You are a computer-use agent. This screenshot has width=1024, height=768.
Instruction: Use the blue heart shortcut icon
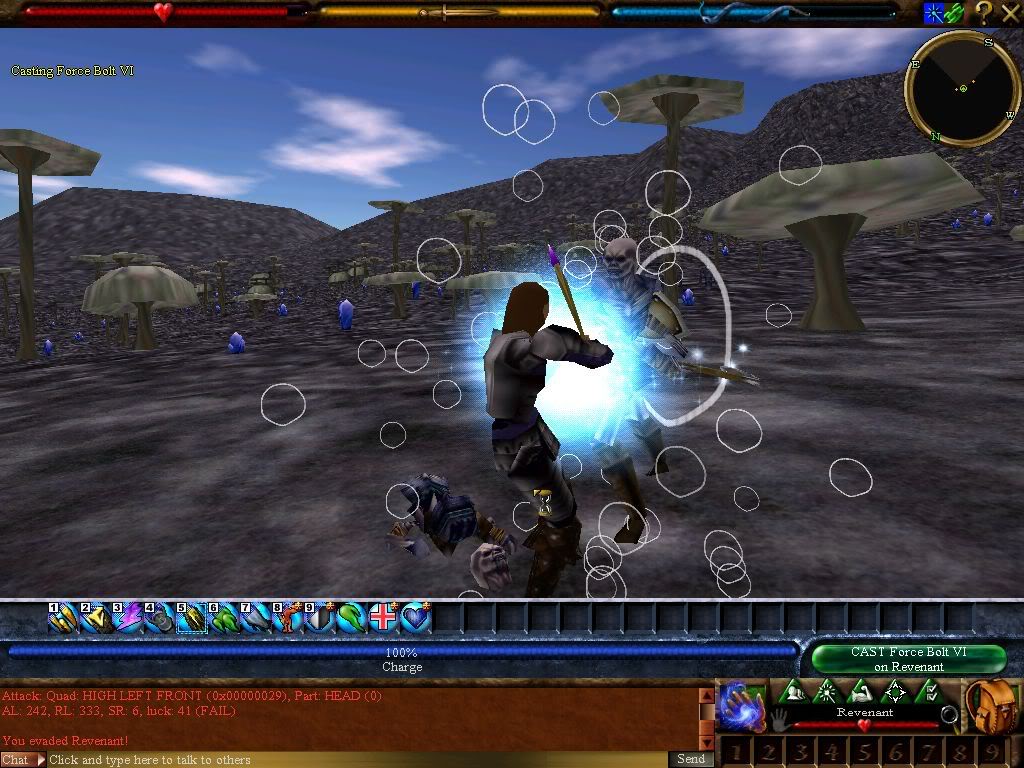pos(415,619)
